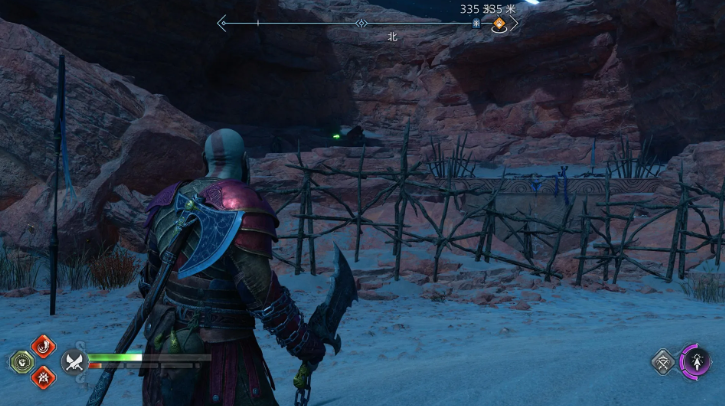Activate the purple arrow ability icon
The width and height of the screenshot is (725, 406).
coord(695,360)
